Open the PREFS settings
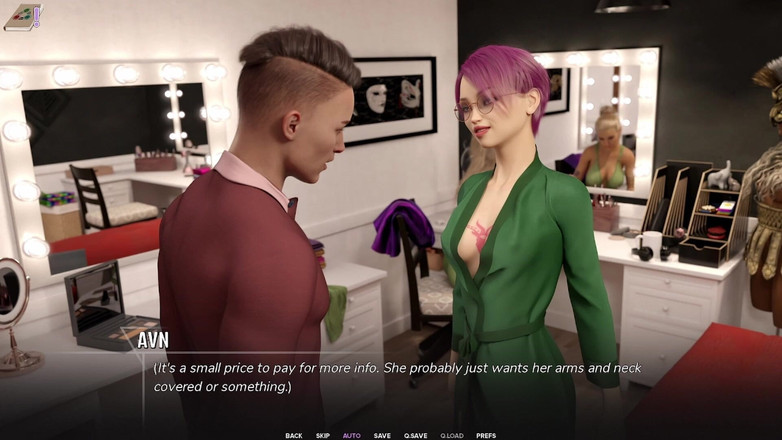Image resolution: width=782 pixels, height=440 pixels. click(x=486, y=435)
